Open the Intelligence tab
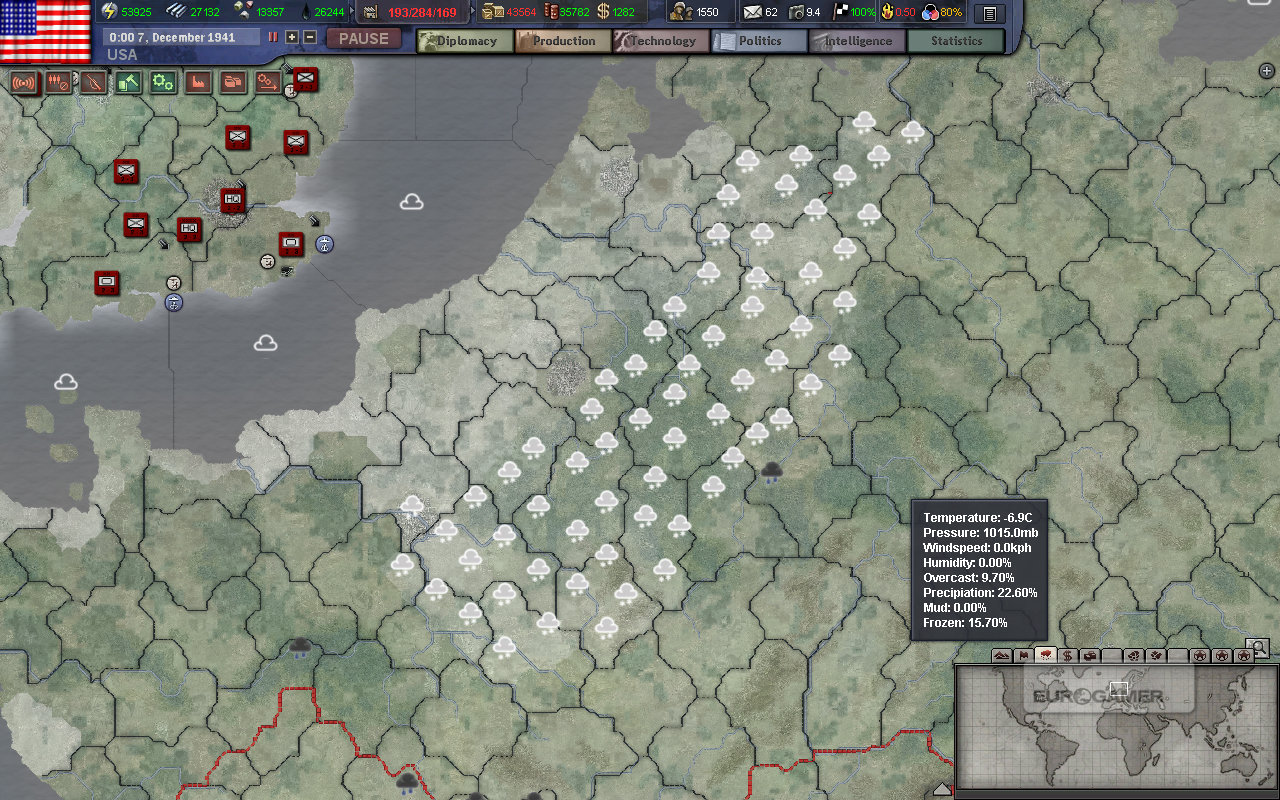Viewport: 1280px width, 800px height. pos(857,41)
